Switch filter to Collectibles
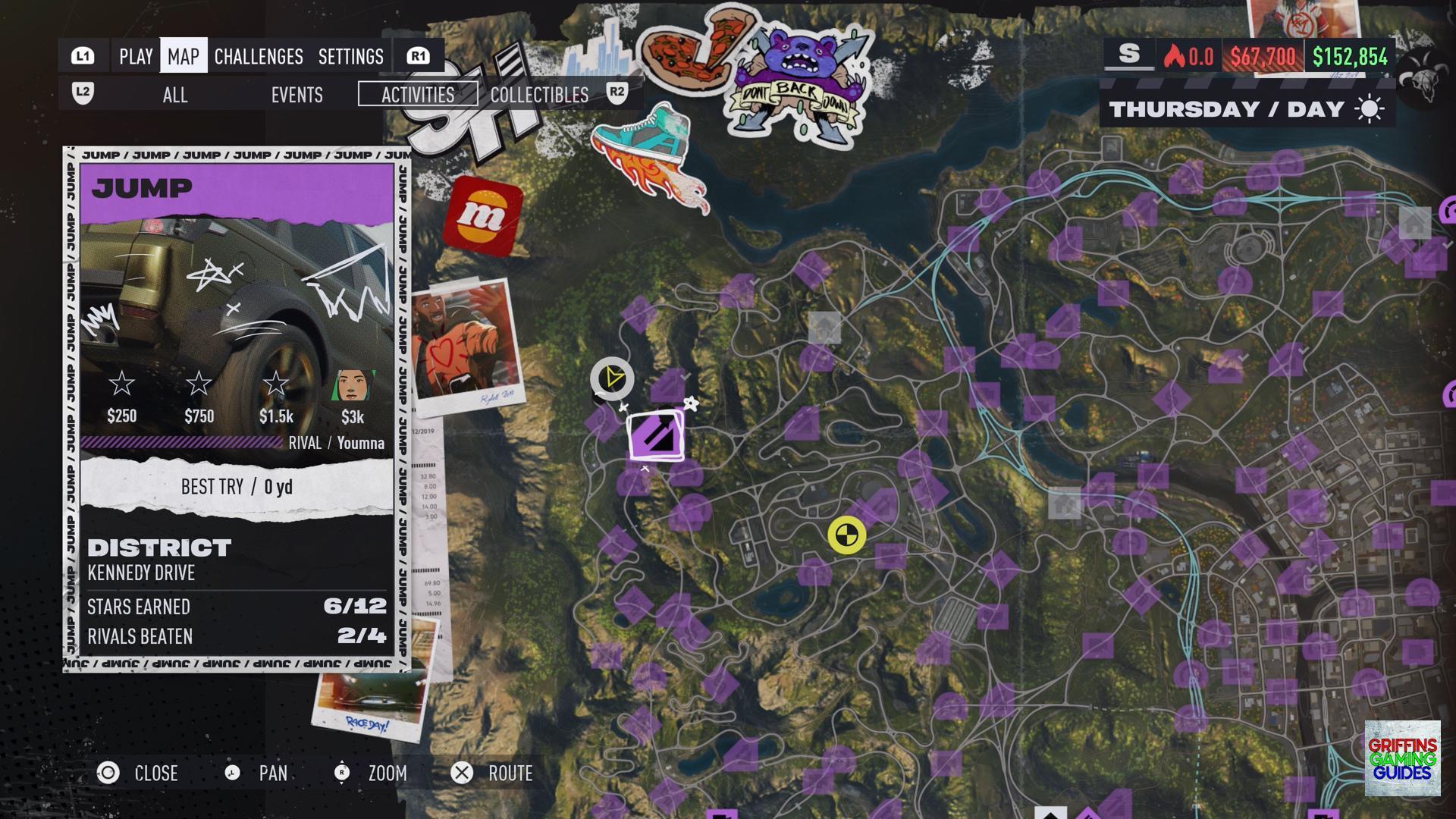 point(539,95)
